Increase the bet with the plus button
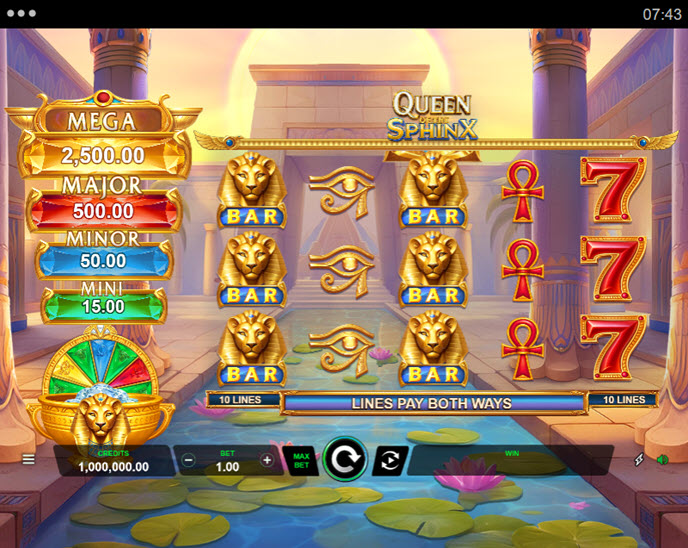This screenshot has width=688, height=548. pyautogui.click(x=267, y=460)
